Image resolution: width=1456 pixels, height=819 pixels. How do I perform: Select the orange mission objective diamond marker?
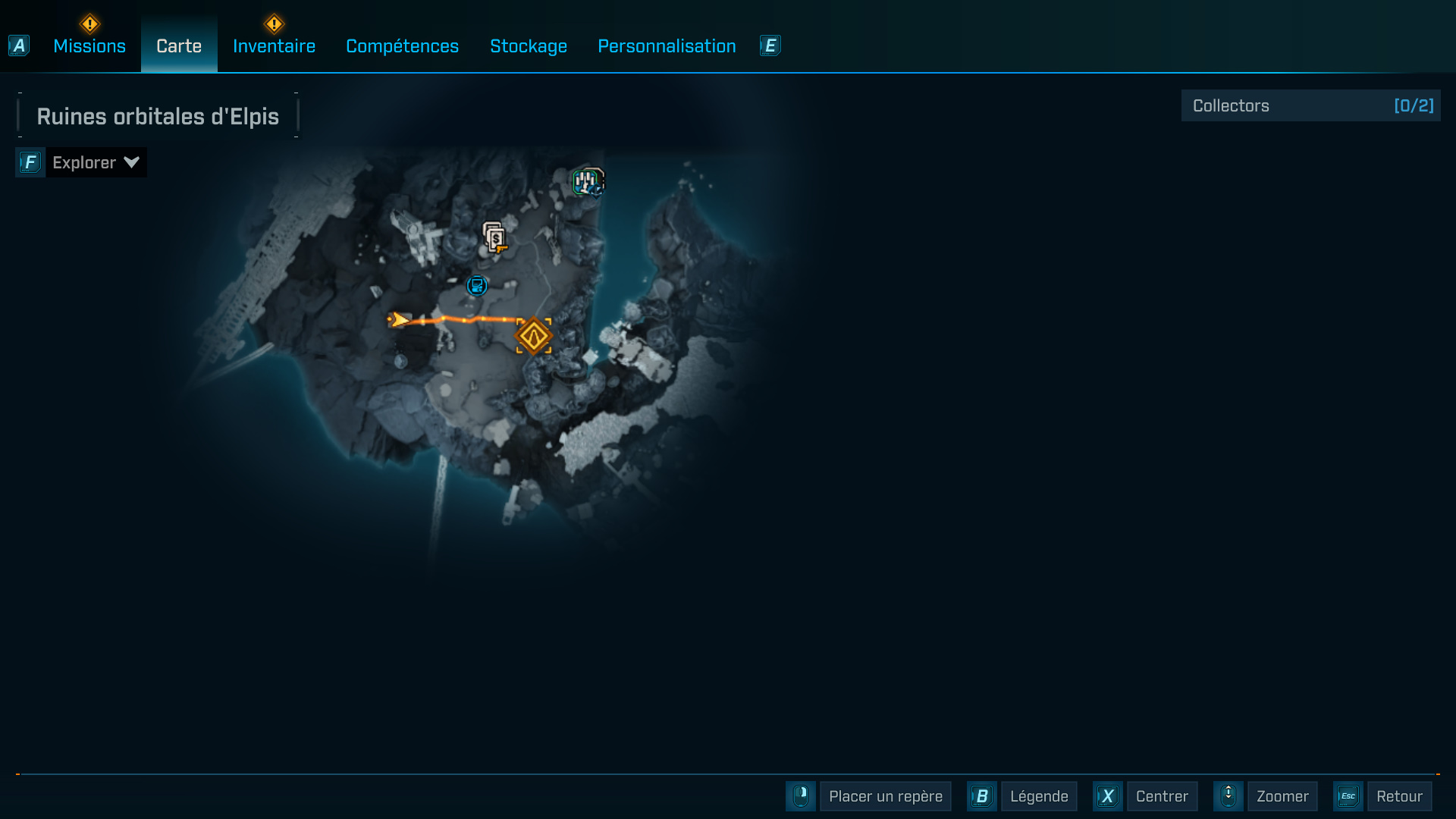(535, 335)
